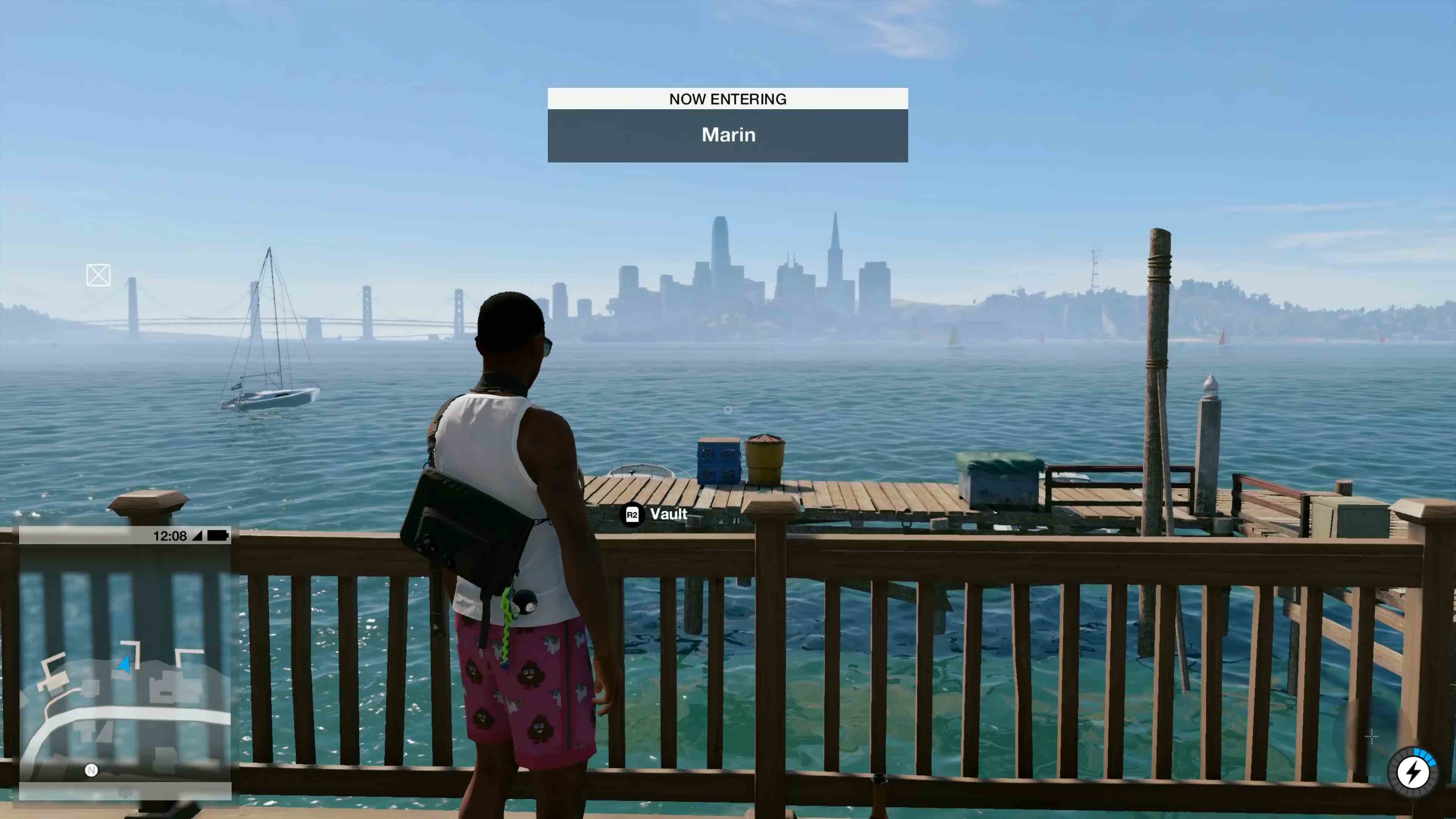Click the square waypoint marker over the bay
This screenshot has width=1456, height=819.
pyautogui.click(x=98, y=275)
